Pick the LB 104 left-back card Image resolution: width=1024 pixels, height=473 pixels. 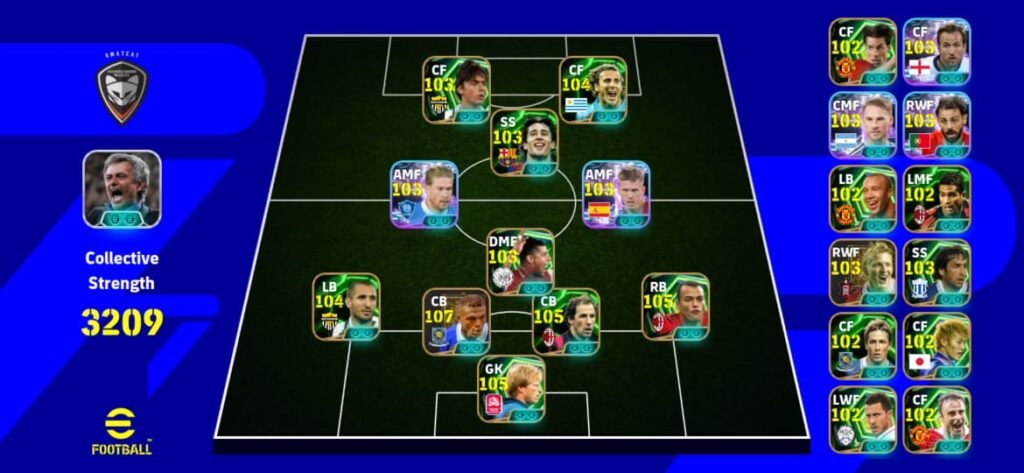(346, 306)
